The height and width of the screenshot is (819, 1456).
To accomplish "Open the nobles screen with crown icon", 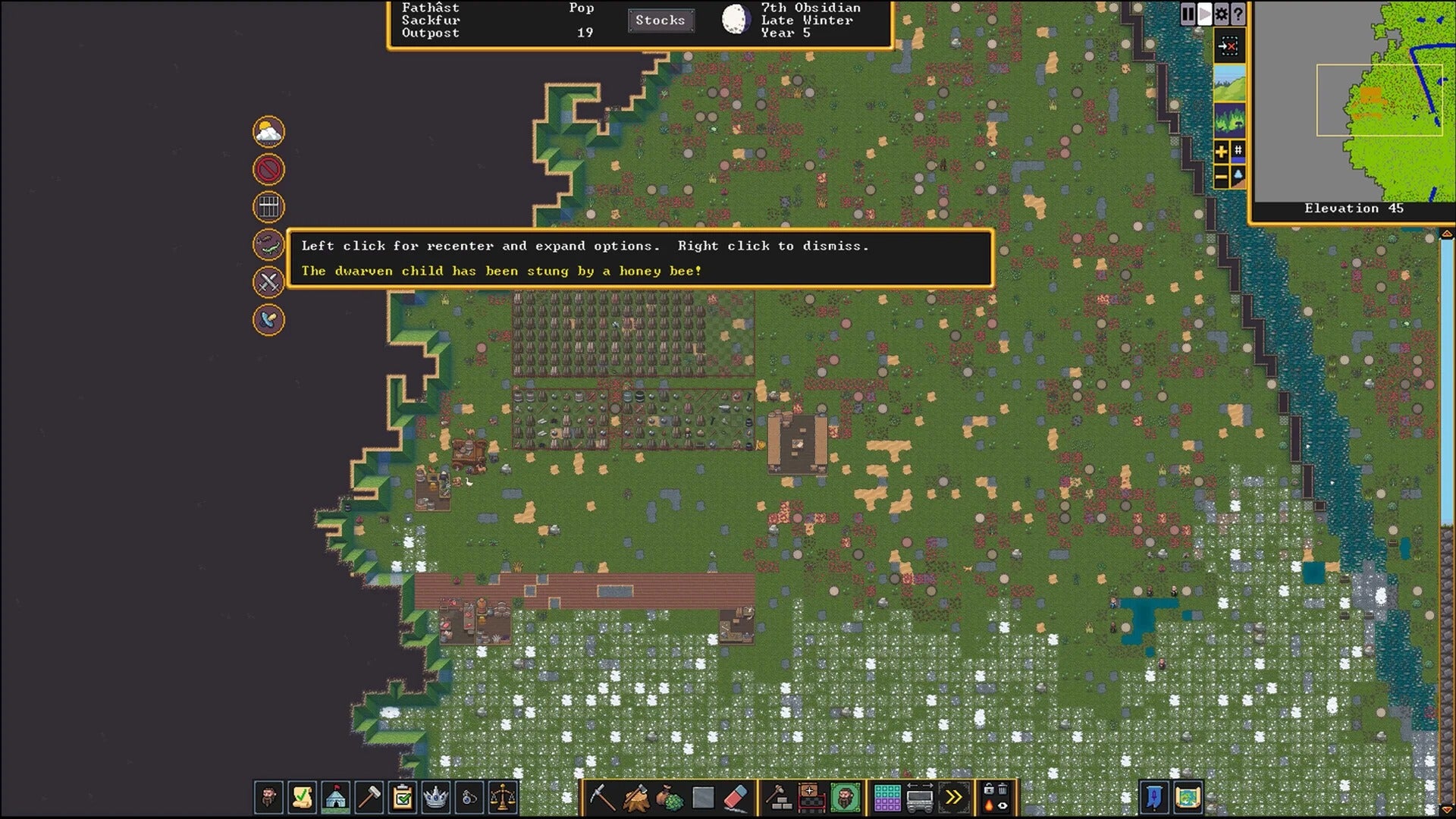I will [437, 797].
